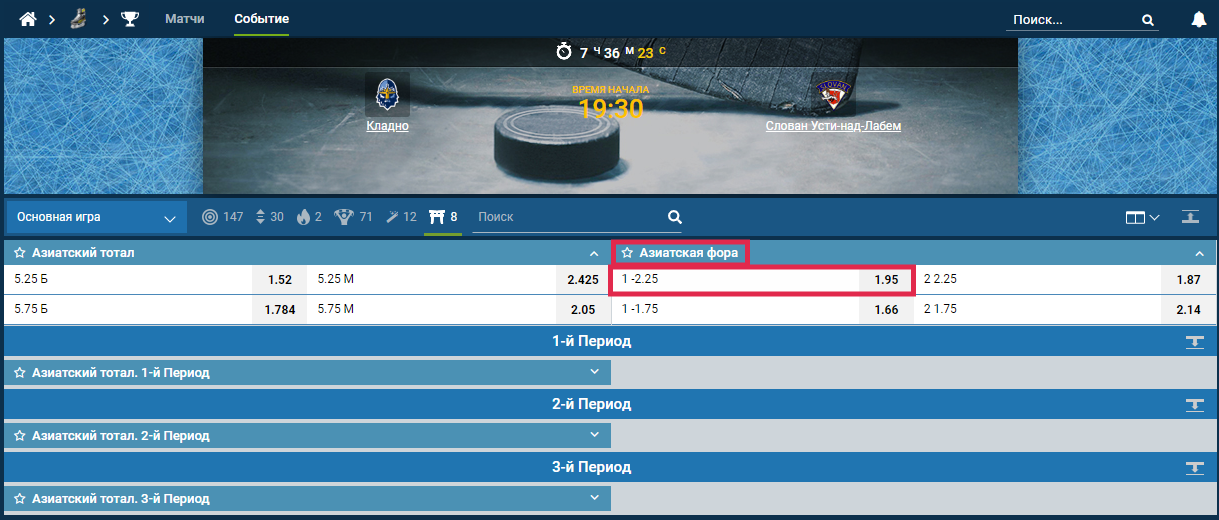Click the markets Поиск search field

click(570, 217)
